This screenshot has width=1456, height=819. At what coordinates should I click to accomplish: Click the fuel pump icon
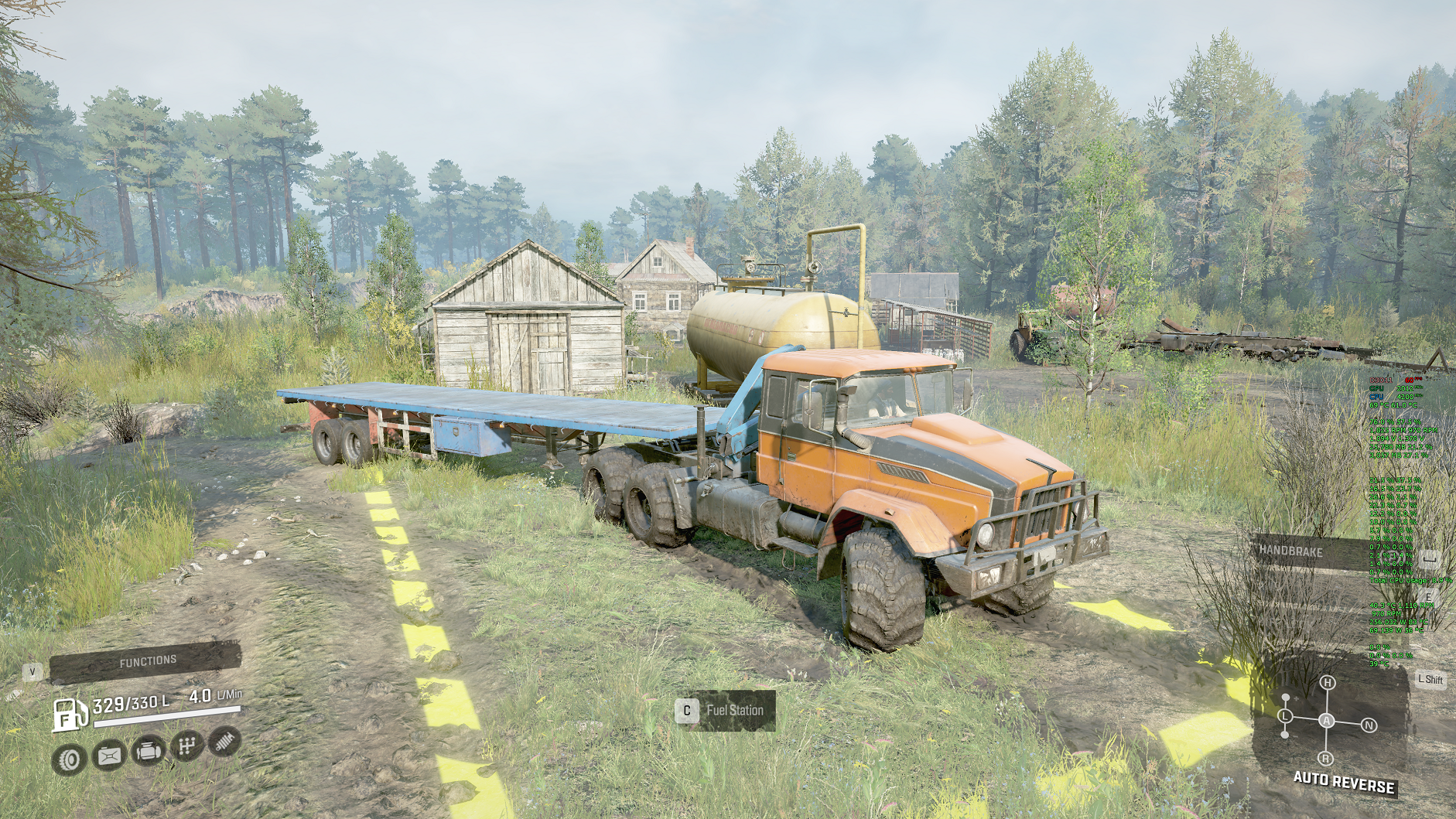[x=69, y=713]
